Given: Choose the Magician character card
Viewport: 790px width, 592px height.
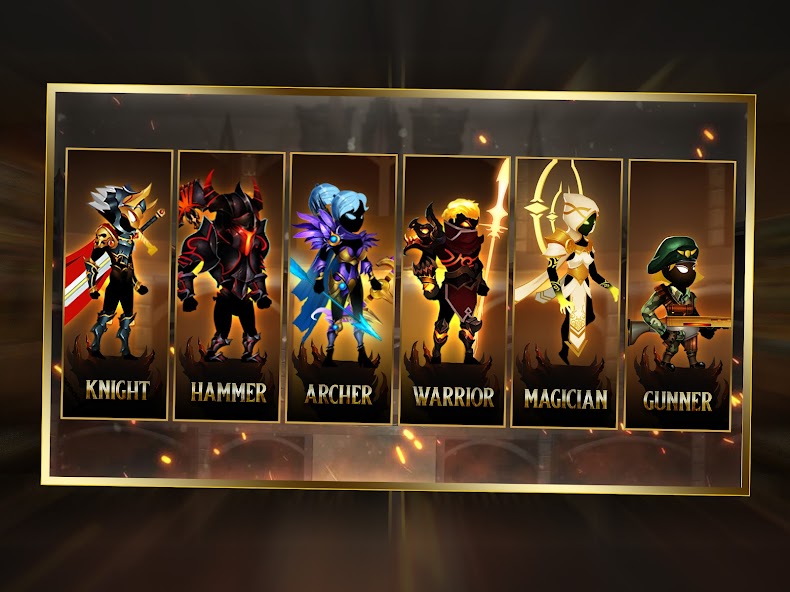Looking at the screenshot, I should coord(566,294).
